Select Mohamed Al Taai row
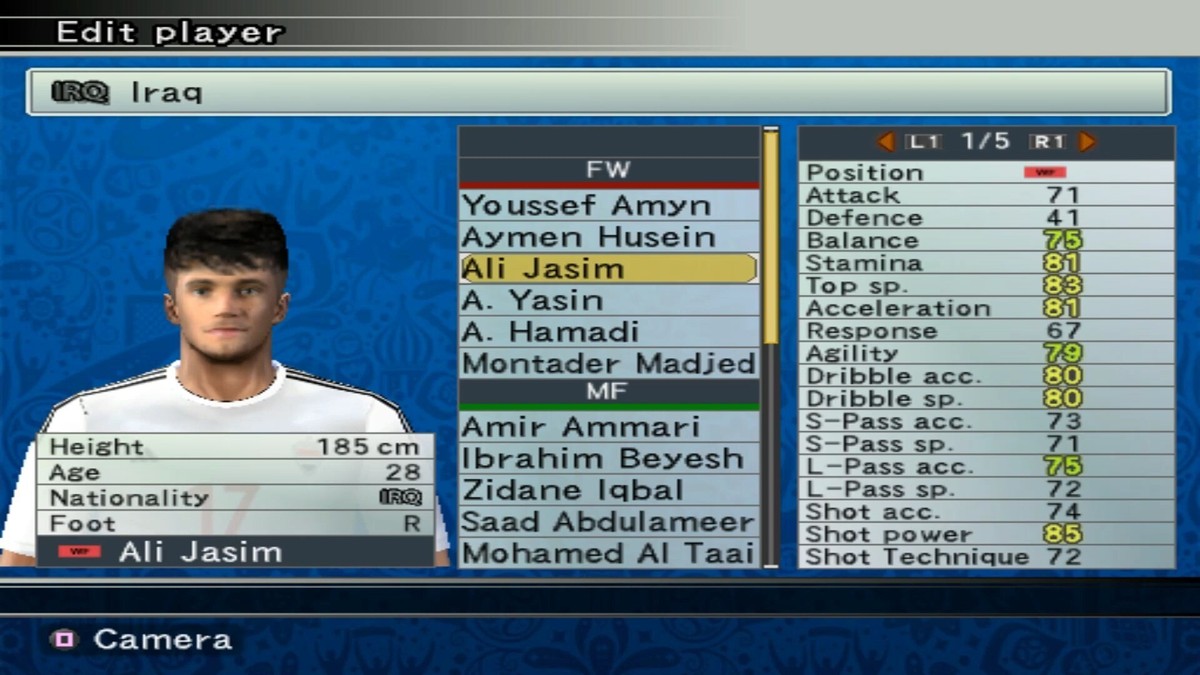The height and width of the screenshot is (675, 1200). [x=608, y=553]
